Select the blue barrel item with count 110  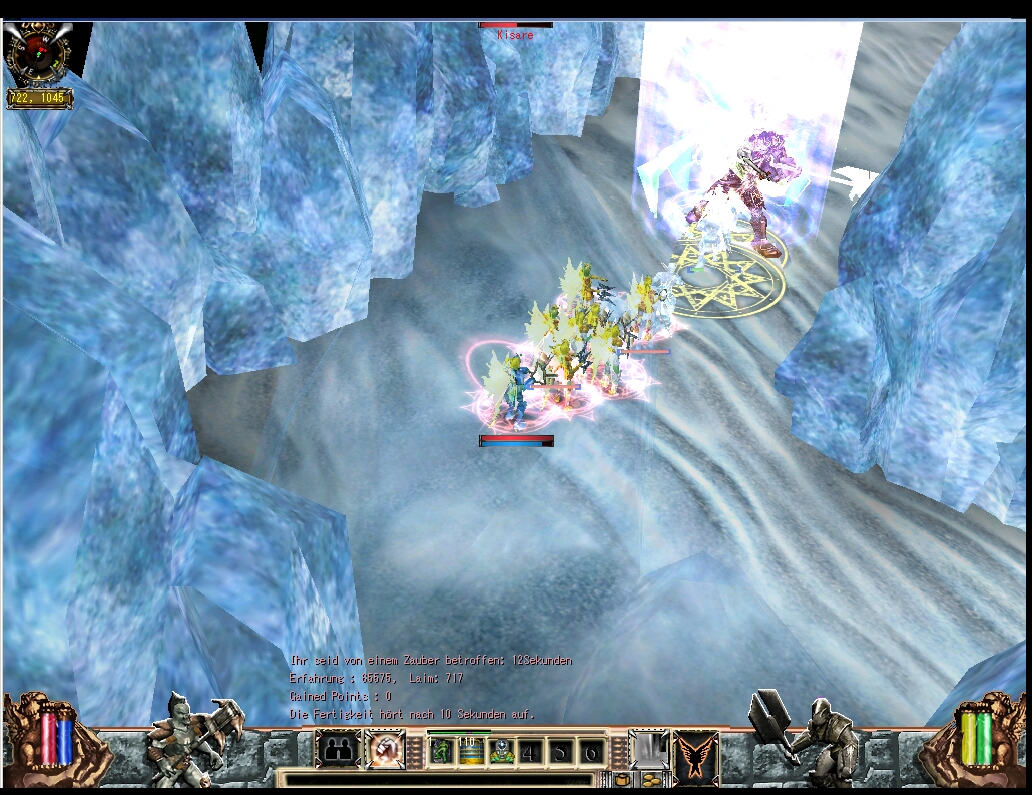pyautogui.click(x=471, y=752)
